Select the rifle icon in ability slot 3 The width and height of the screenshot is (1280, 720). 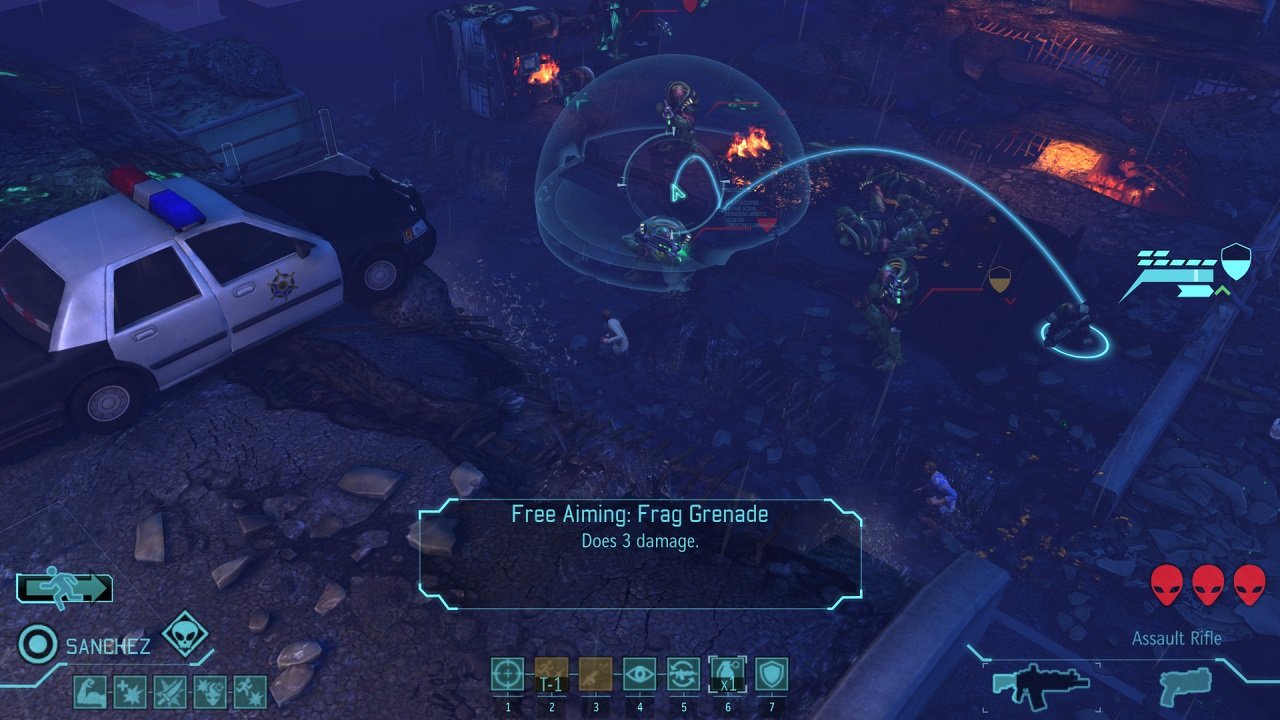[x=595, y=674]
